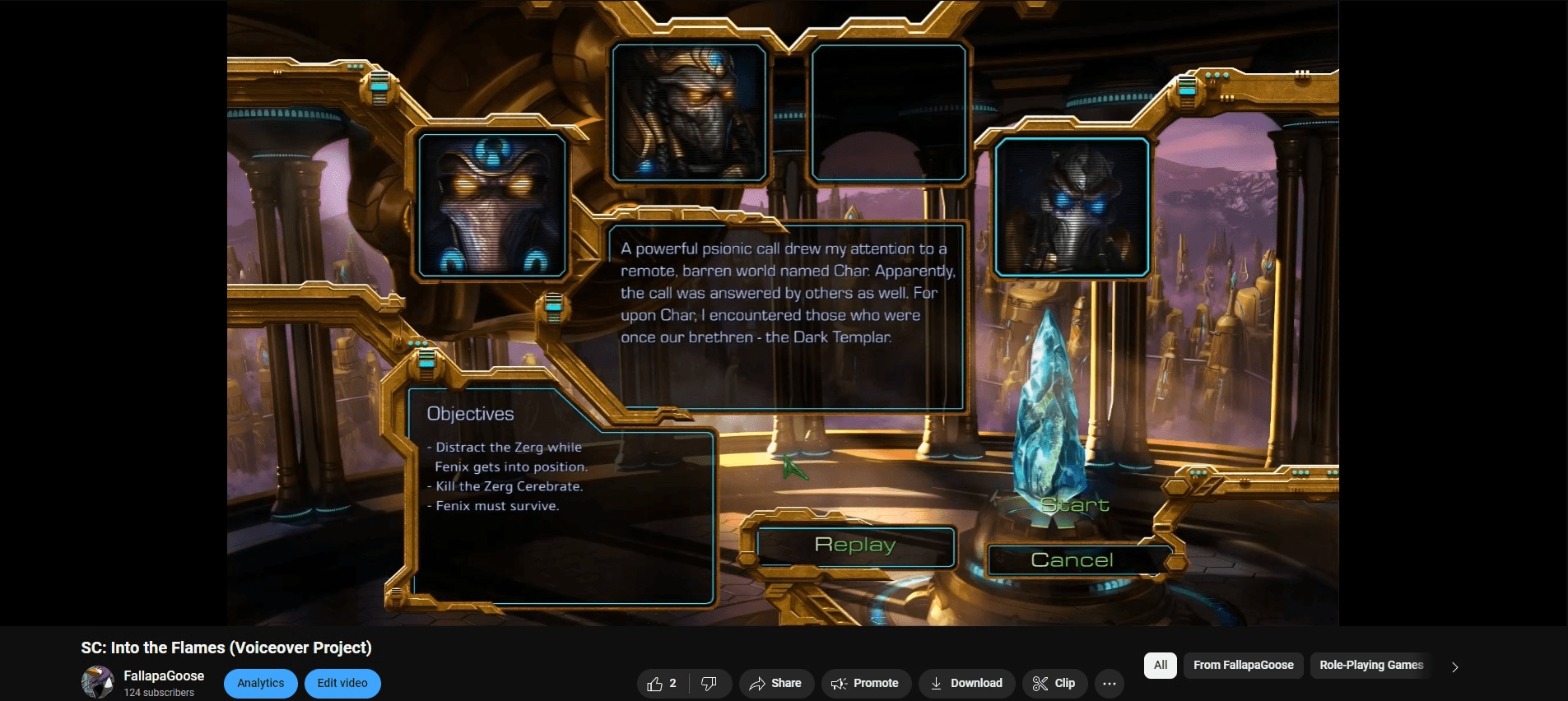Cancel the mission briefing
This screenshot has width=1568, height=701.
(x=1072, y=560)
